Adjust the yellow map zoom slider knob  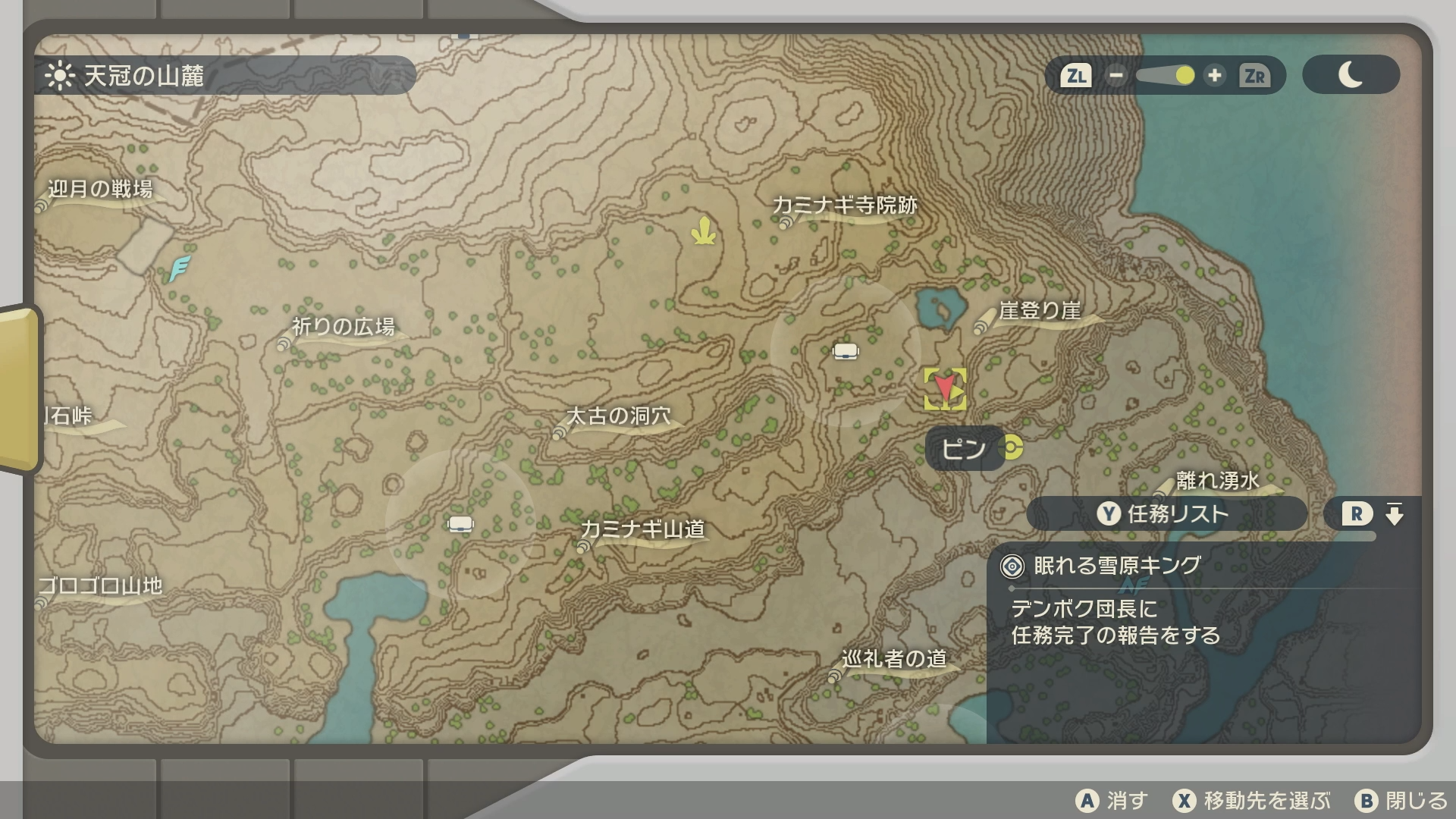pyautogui.click(x=1185, y=76)
